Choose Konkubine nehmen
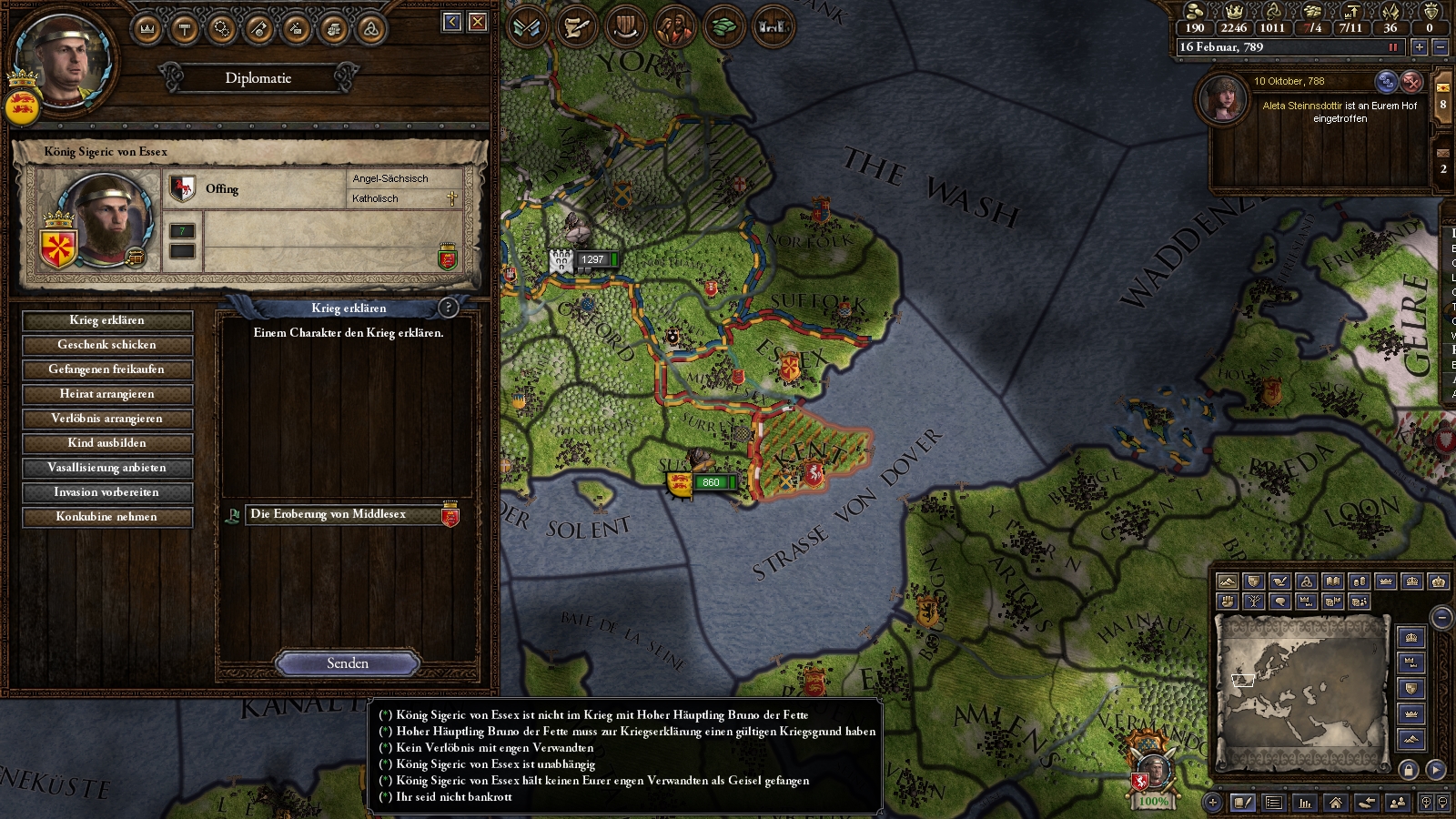The width and height of the screenshot is (1456, 819). 106,517
